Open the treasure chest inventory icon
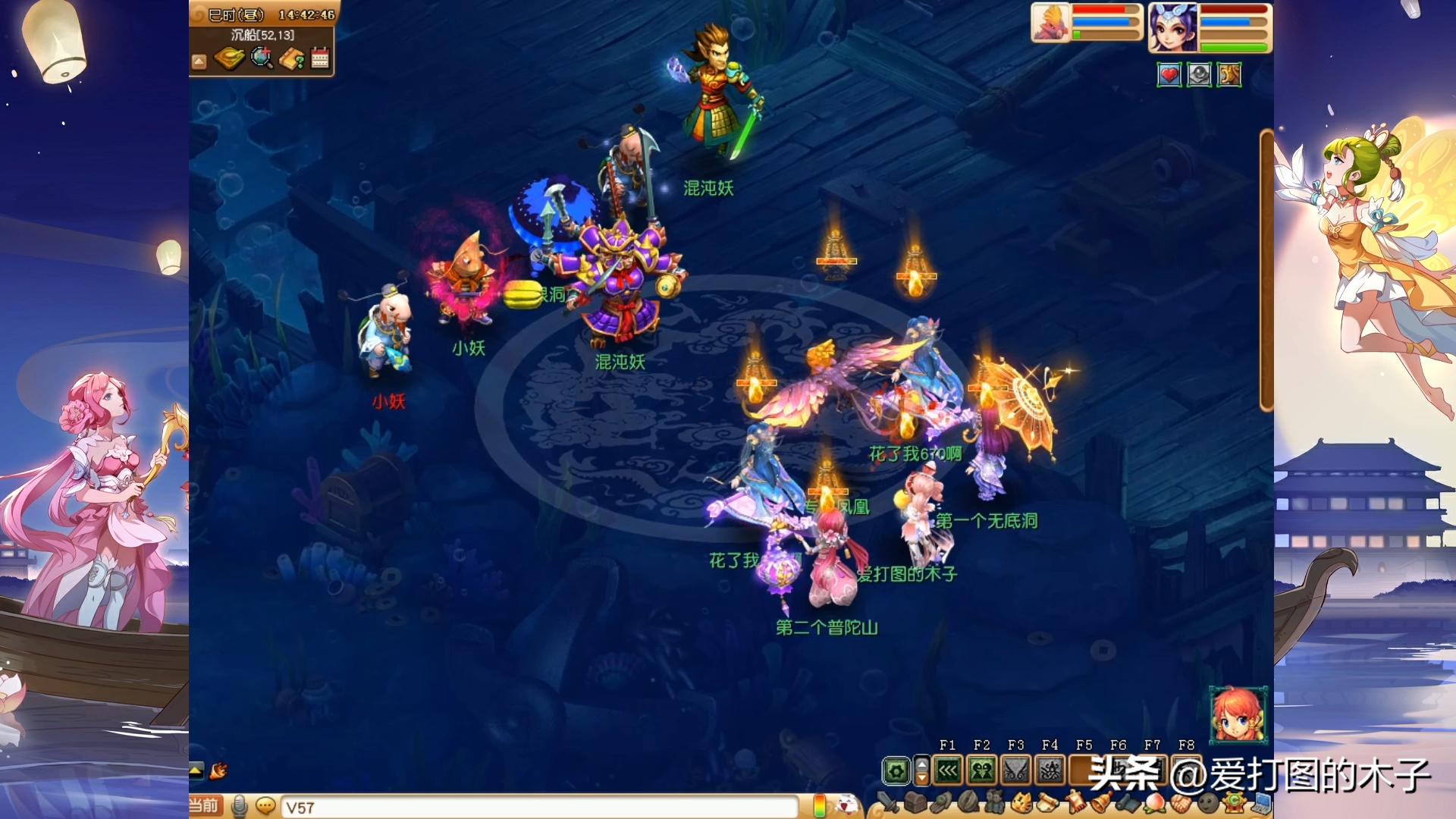Screen dimensions: 1456x819 (x=916, y=802)
